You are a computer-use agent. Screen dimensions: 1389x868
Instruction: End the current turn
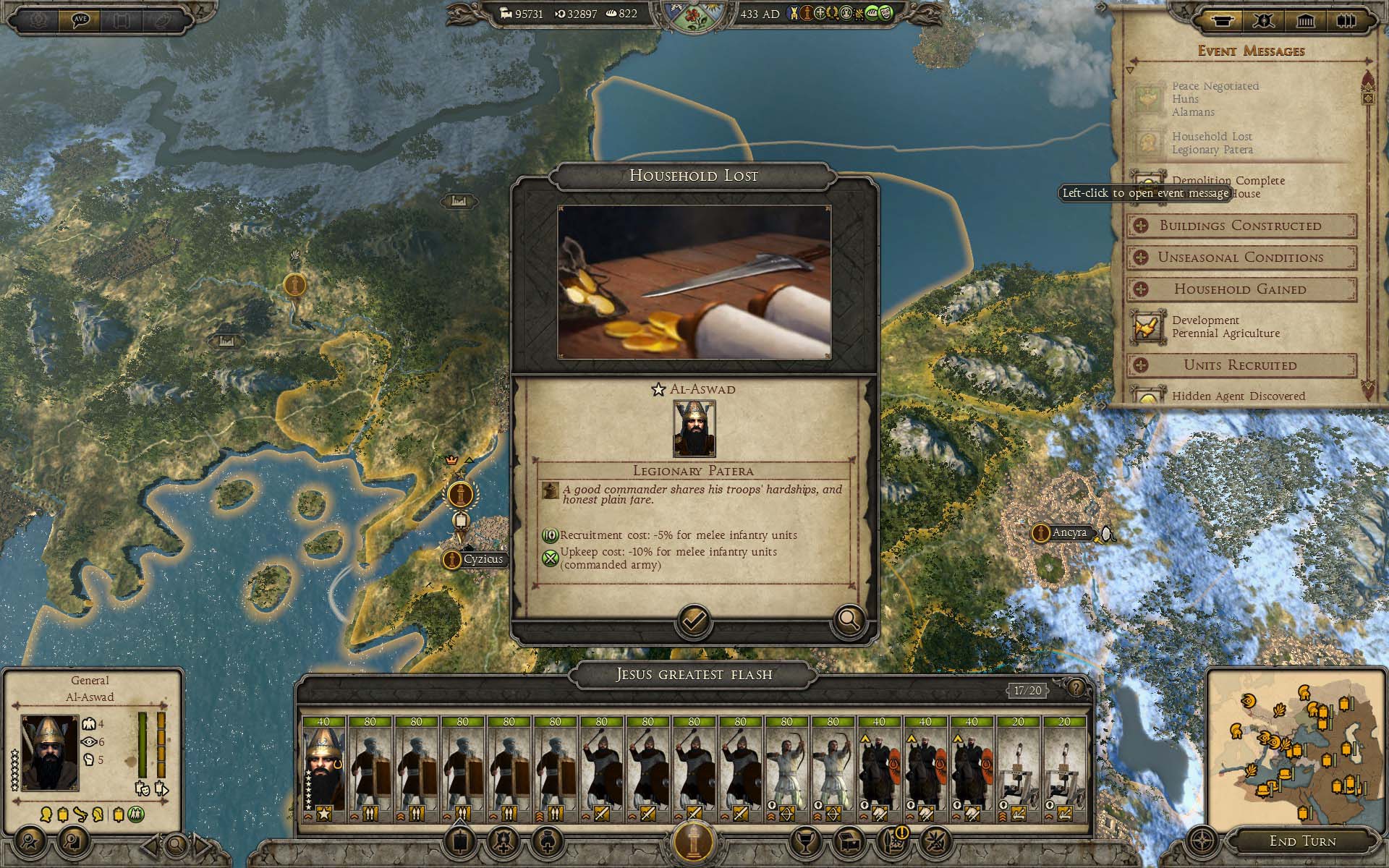pyautogui.click(x=1302, y=841)
